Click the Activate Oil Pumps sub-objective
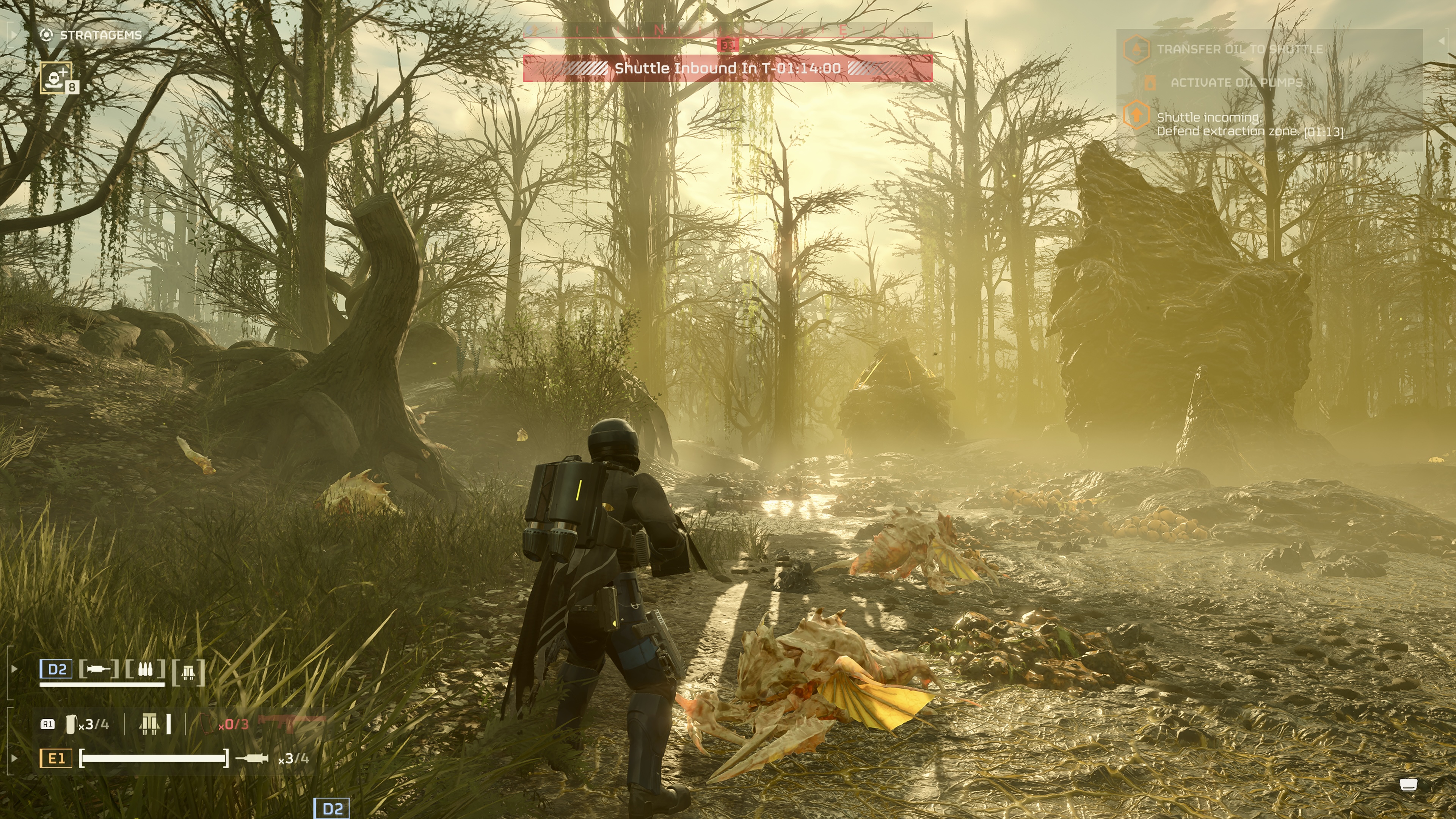Image resolution: width=1456 pixels, height=819 pixels. point(1236,83)
